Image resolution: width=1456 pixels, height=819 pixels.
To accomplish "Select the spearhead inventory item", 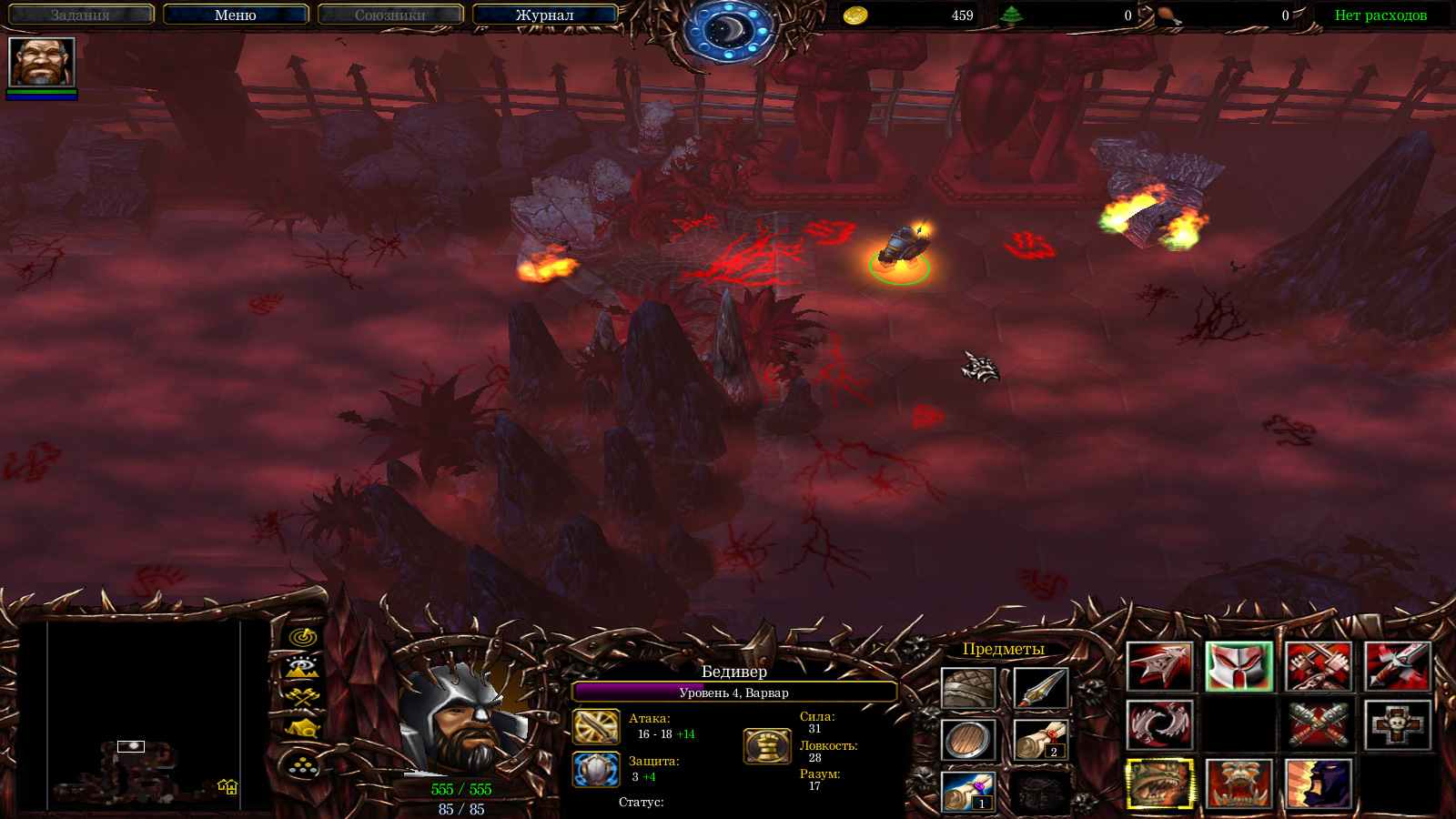I will click(x=1040, y=689).
